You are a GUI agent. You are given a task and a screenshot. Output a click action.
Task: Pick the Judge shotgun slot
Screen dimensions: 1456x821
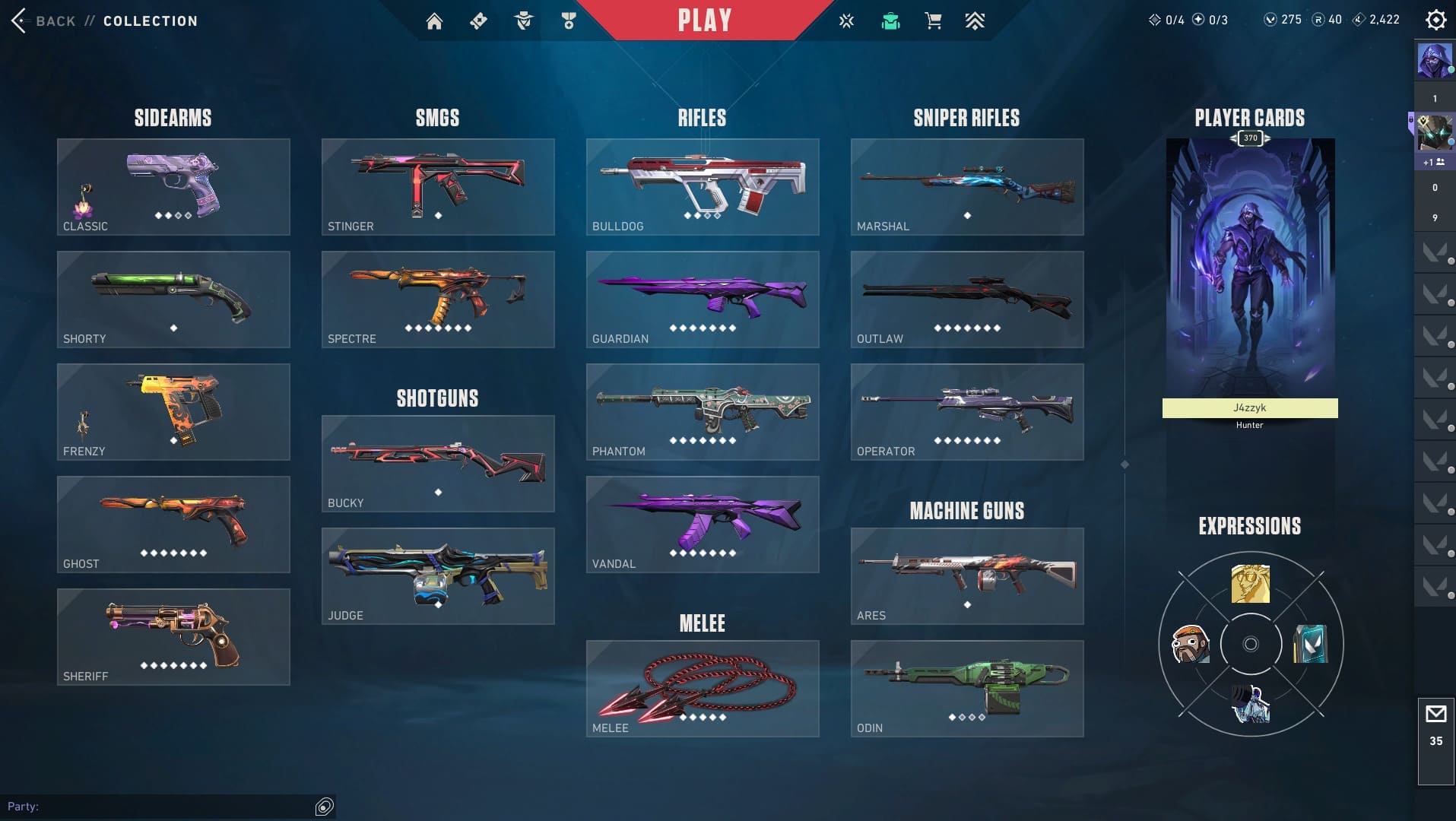point(438,576)
